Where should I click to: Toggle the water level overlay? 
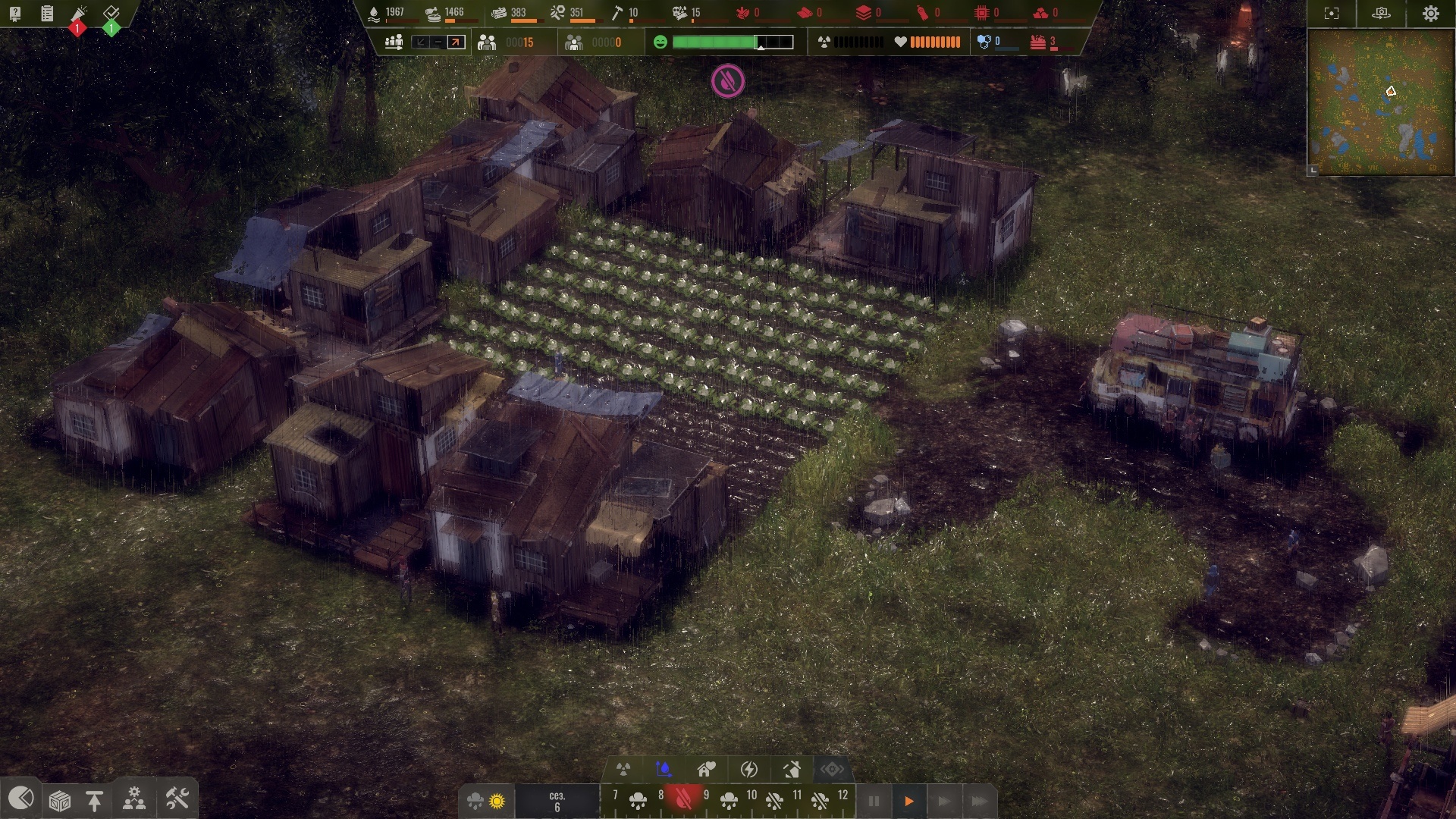point(664,770)
